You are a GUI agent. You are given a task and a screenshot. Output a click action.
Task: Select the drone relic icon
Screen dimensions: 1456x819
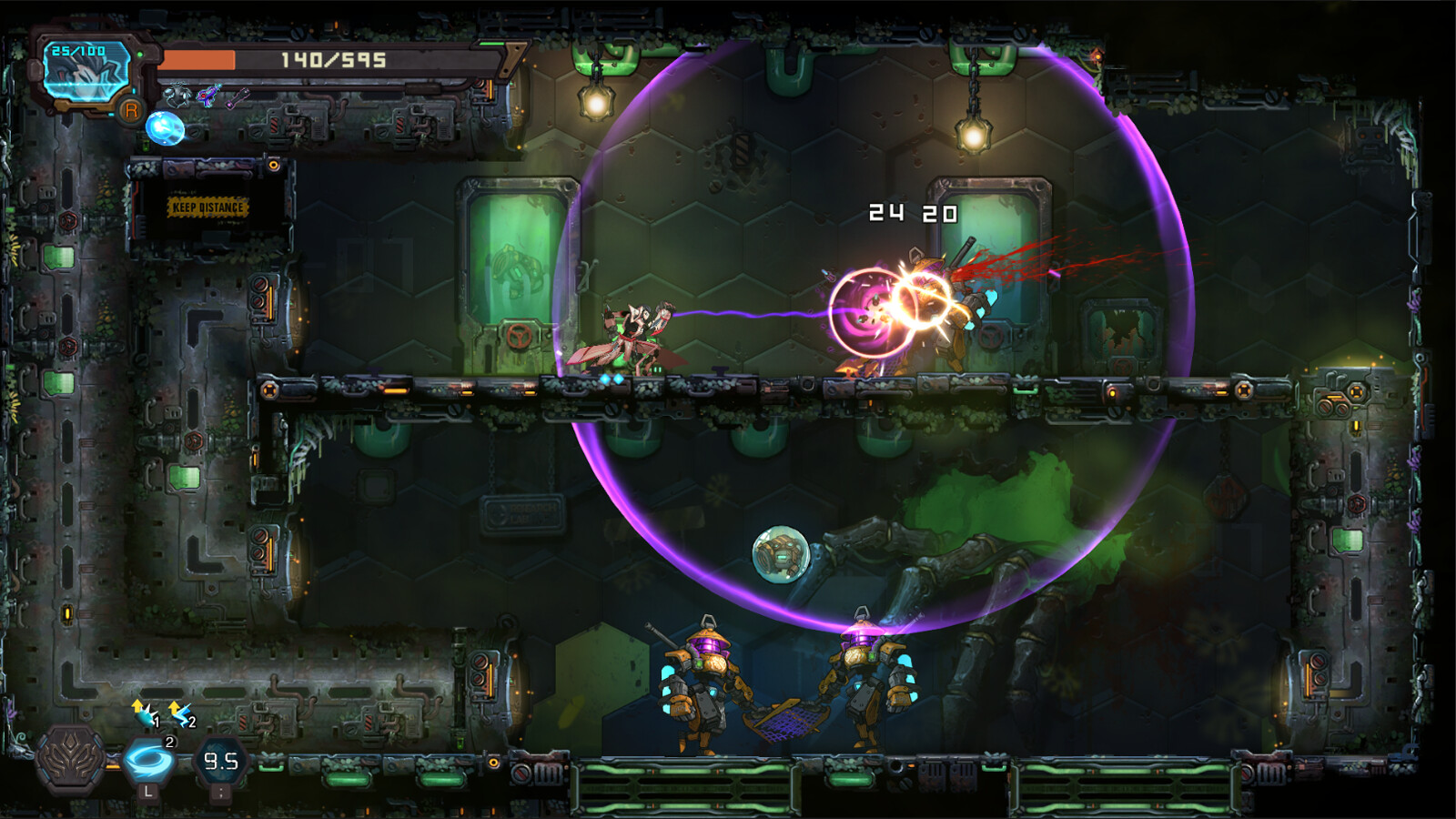click(x=177, y=95)
